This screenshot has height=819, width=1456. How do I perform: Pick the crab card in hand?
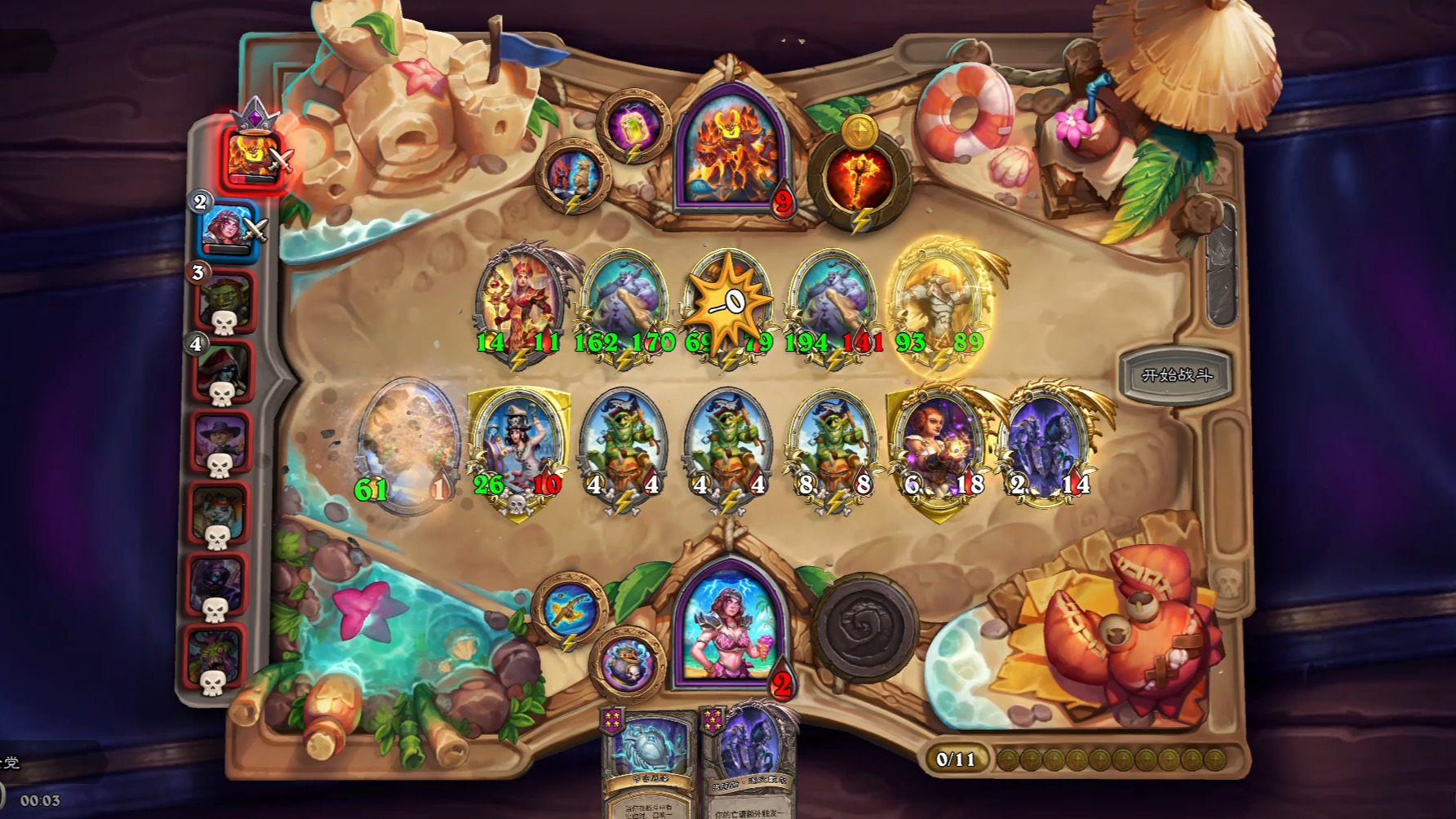click(x=649, y=763)
